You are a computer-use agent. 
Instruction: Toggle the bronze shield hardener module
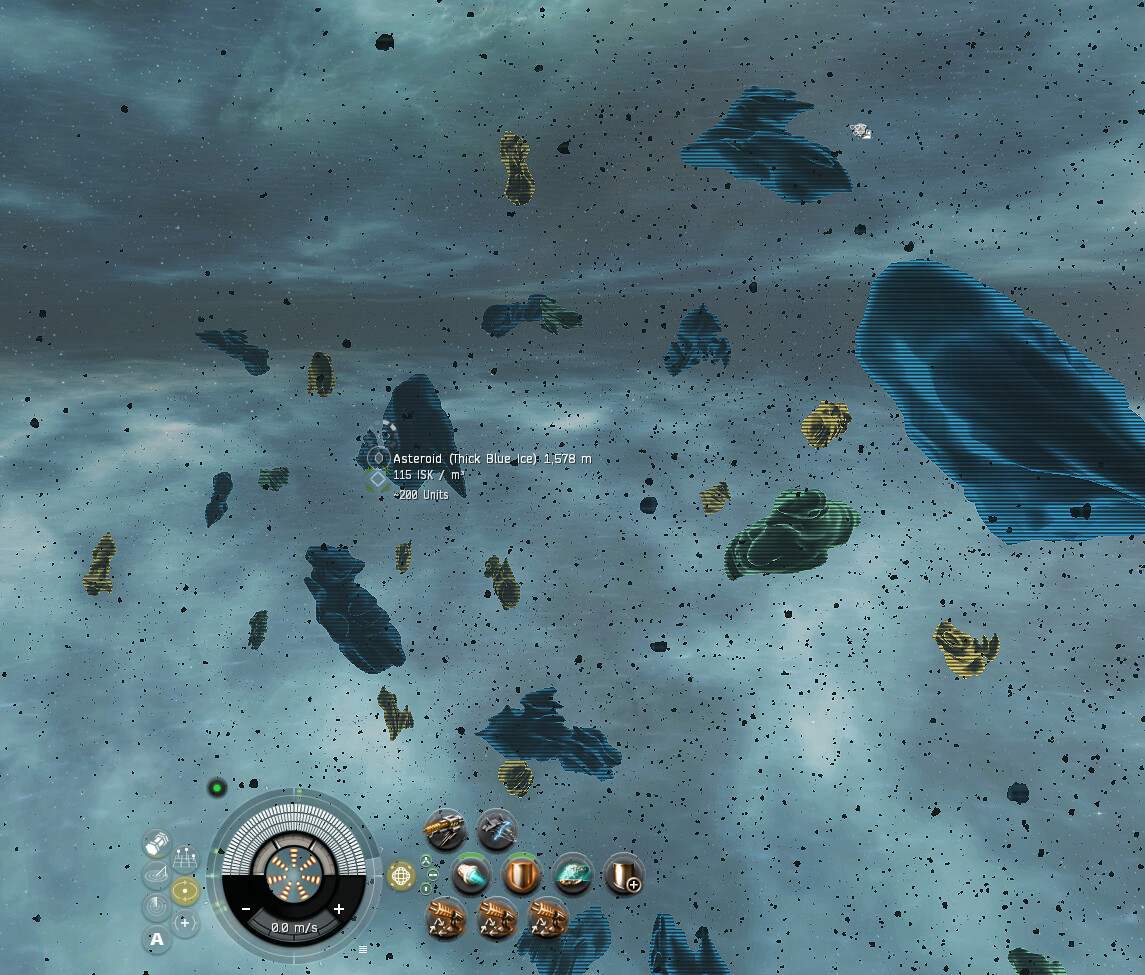[x=521, y=875]
